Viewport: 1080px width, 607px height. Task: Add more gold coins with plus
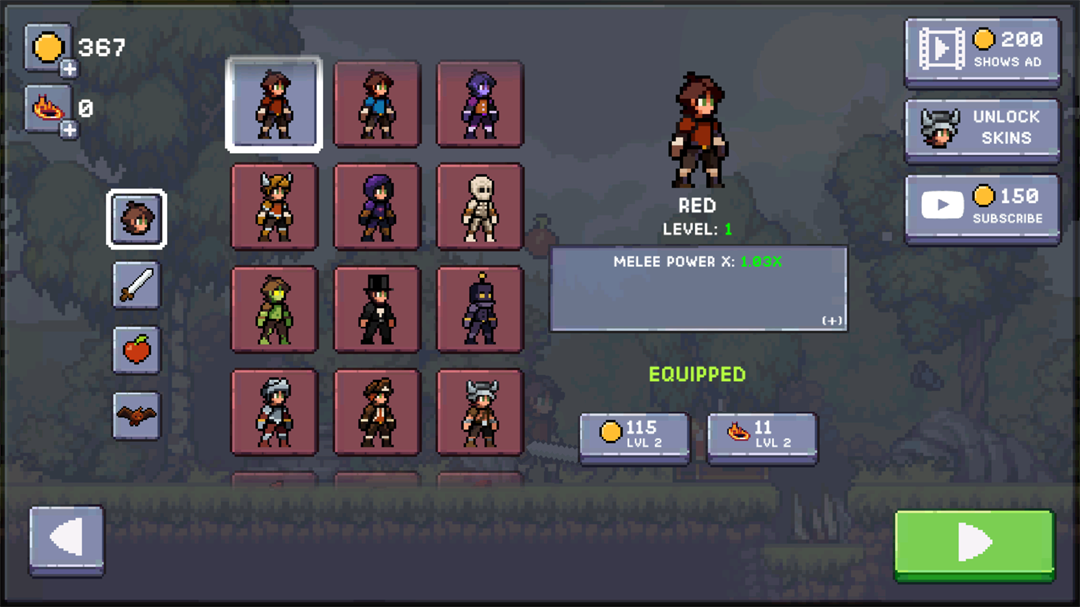pos(68,69)
